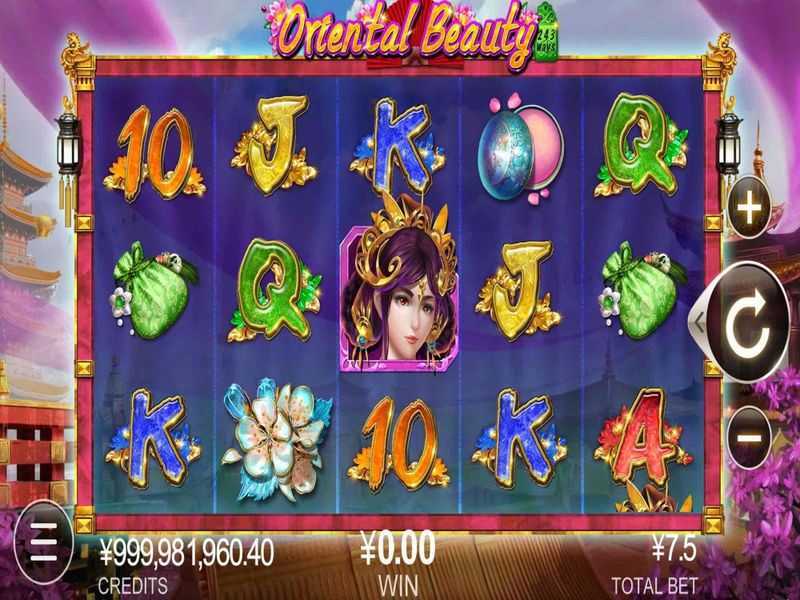800x600 pixels.
Task: Decrease the total bet with the minus button
Action: tap(748, 436)
